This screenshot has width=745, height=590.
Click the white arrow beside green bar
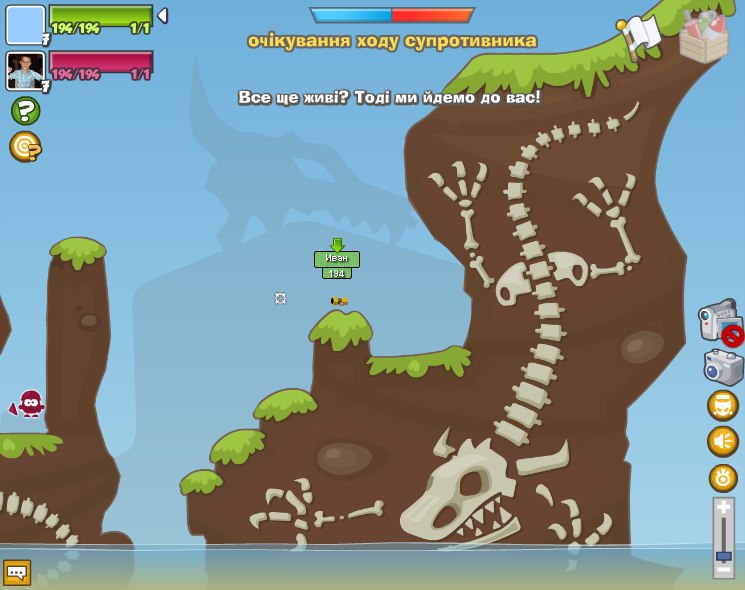tap(162, 16)
